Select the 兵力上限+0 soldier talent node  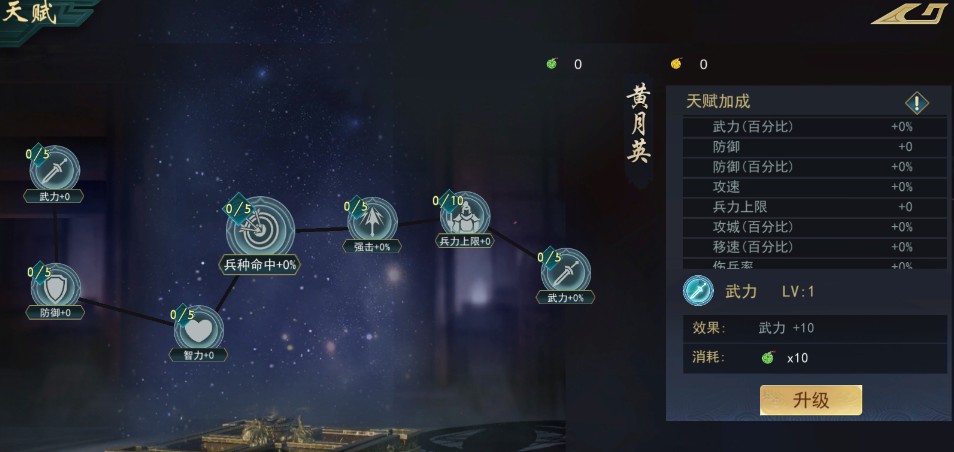click(465, 216)
